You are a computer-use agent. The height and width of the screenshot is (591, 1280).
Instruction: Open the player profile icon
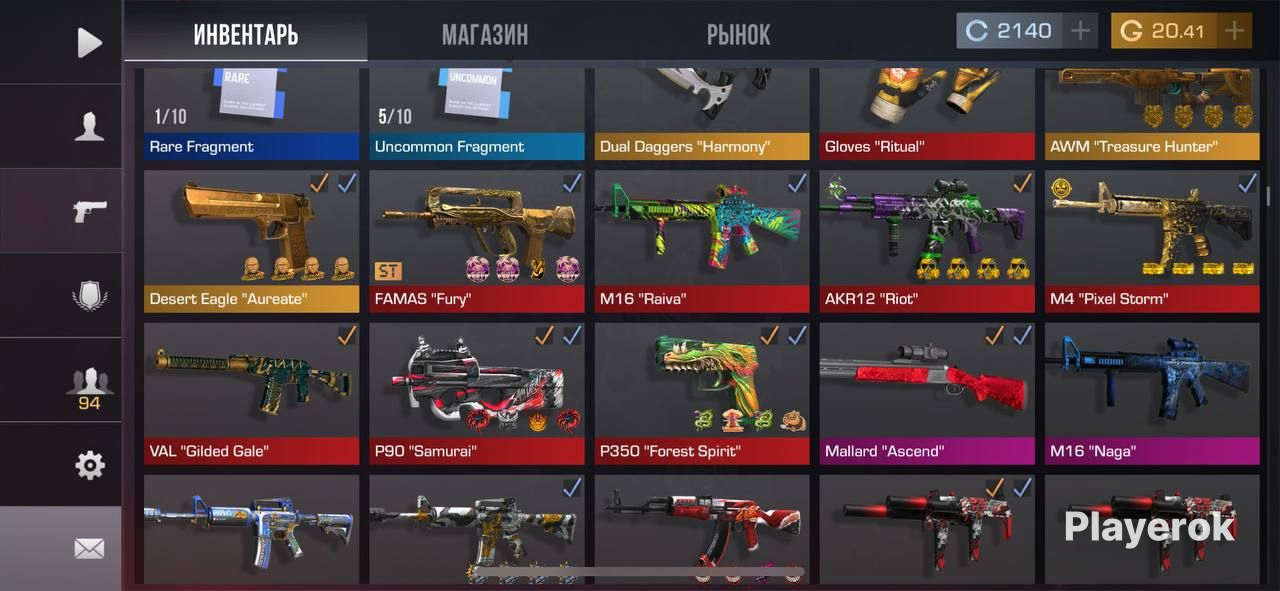coord(89,127)
